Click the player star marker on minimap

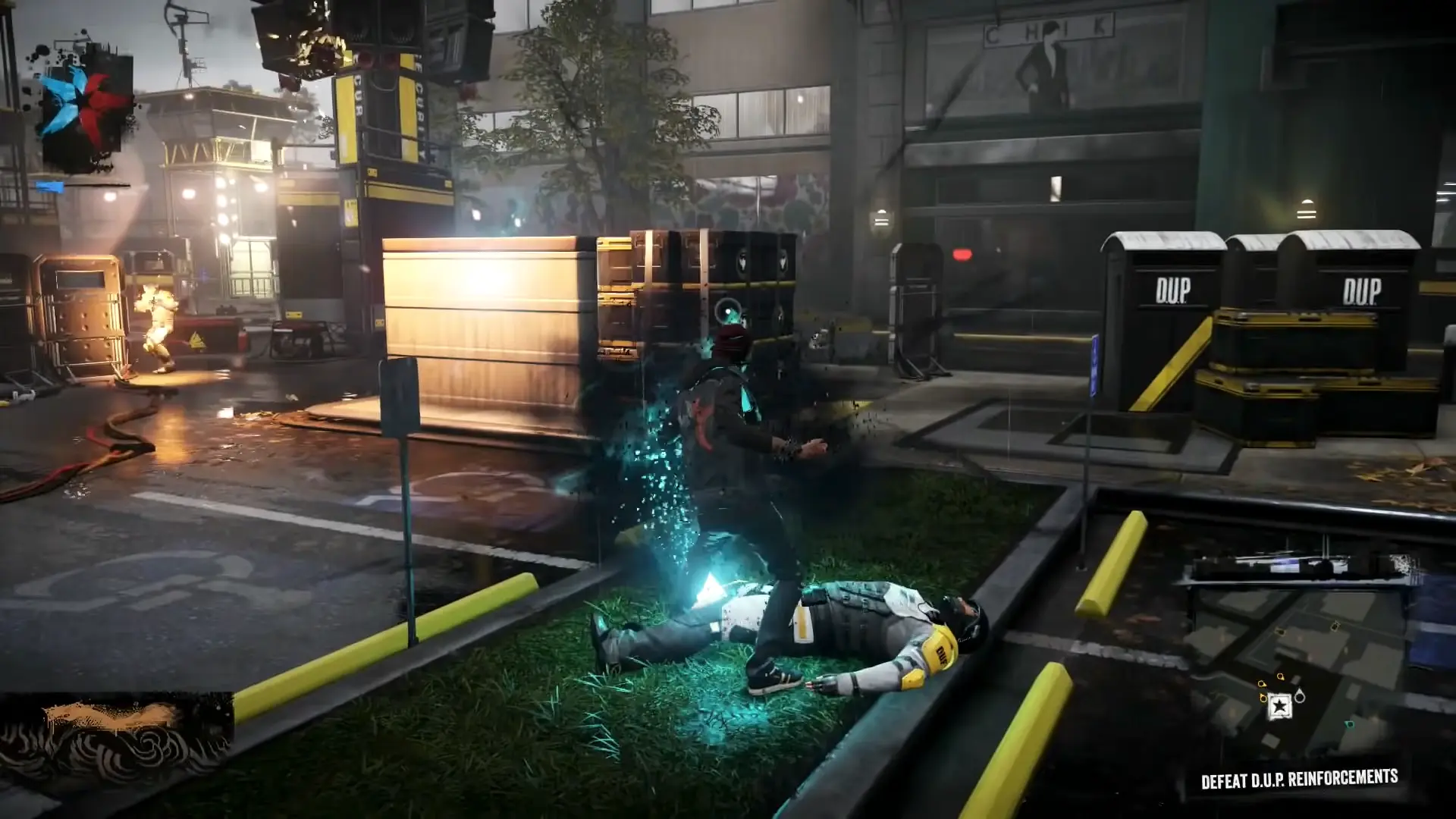[1280, 706]
